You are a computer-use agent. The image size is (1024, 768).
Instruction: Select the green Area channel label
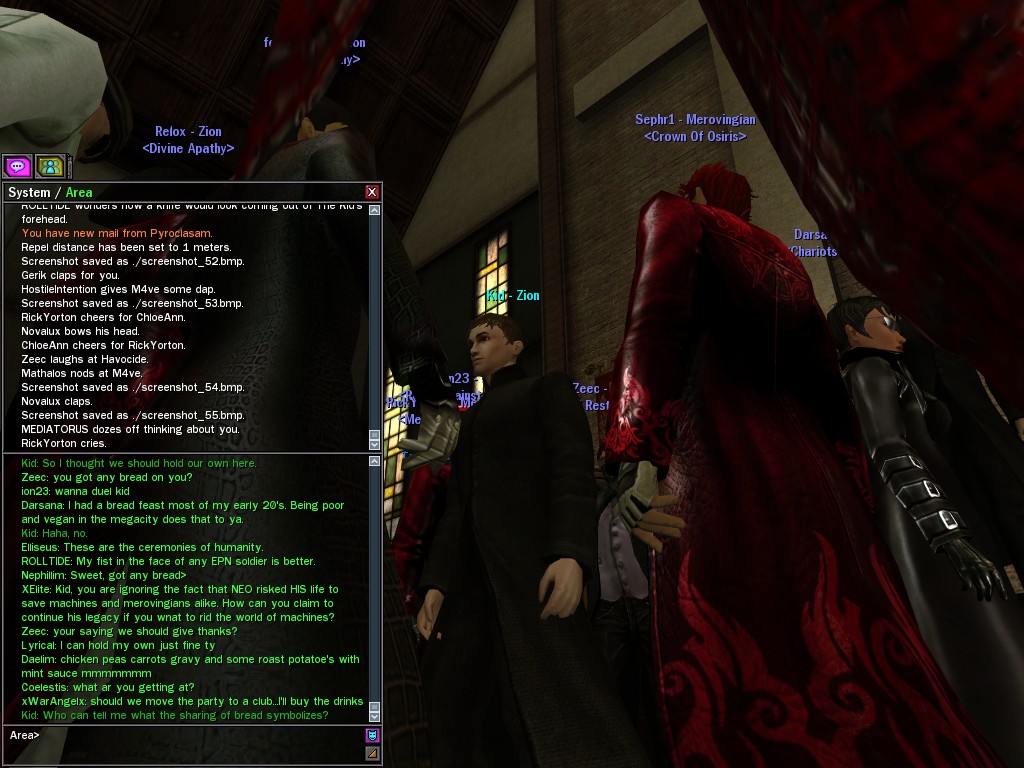(79, 192)
